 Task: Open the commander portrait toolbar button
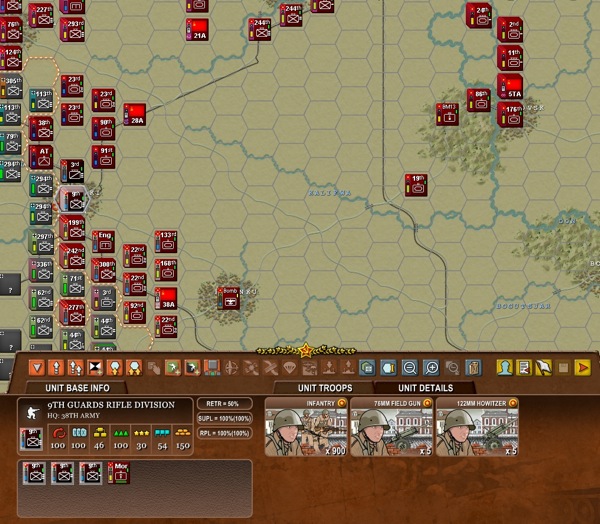[505, 367]
